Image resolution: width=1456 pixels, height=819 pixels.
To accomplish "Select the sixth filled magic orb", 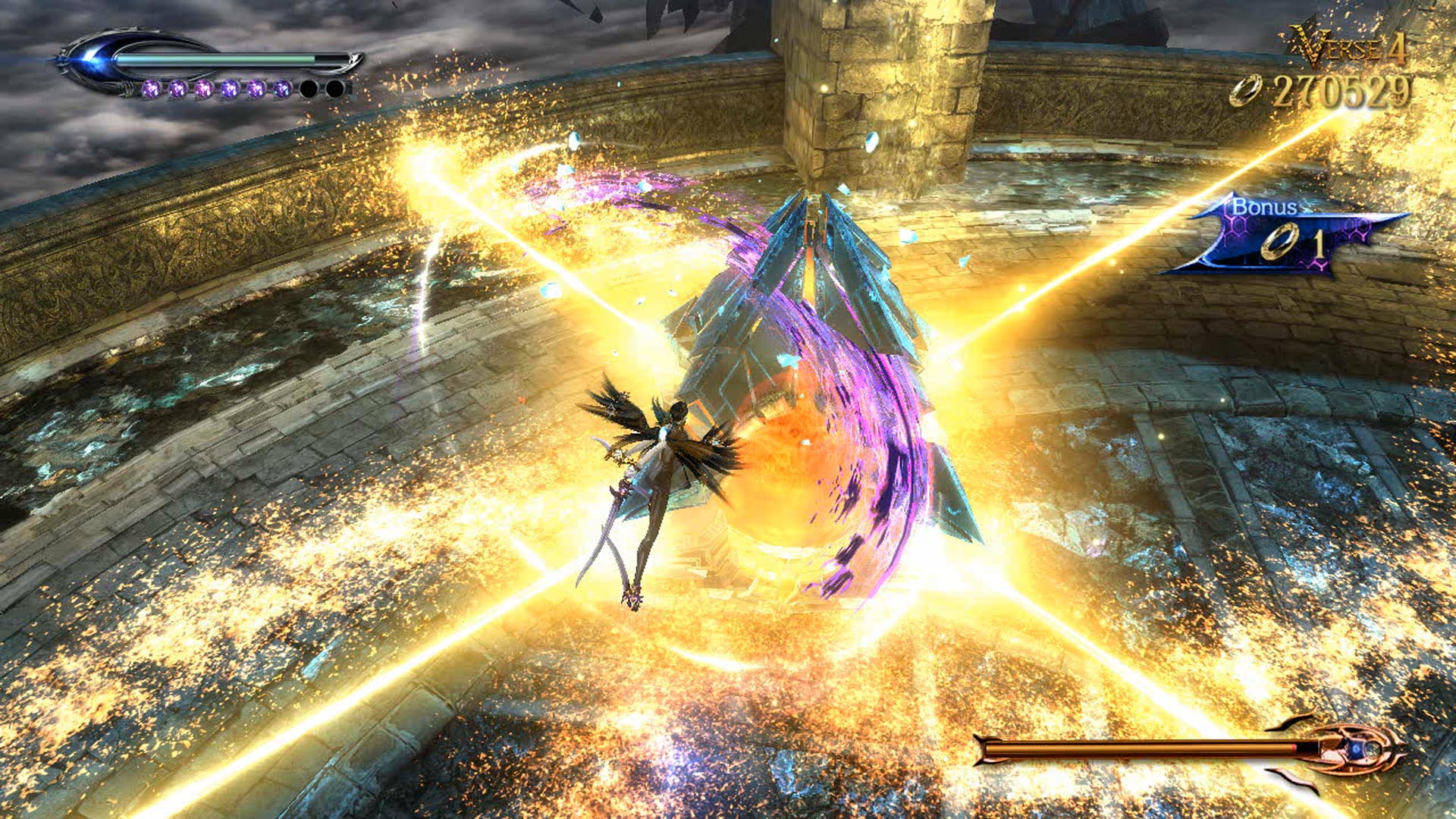I will [280, 89].
